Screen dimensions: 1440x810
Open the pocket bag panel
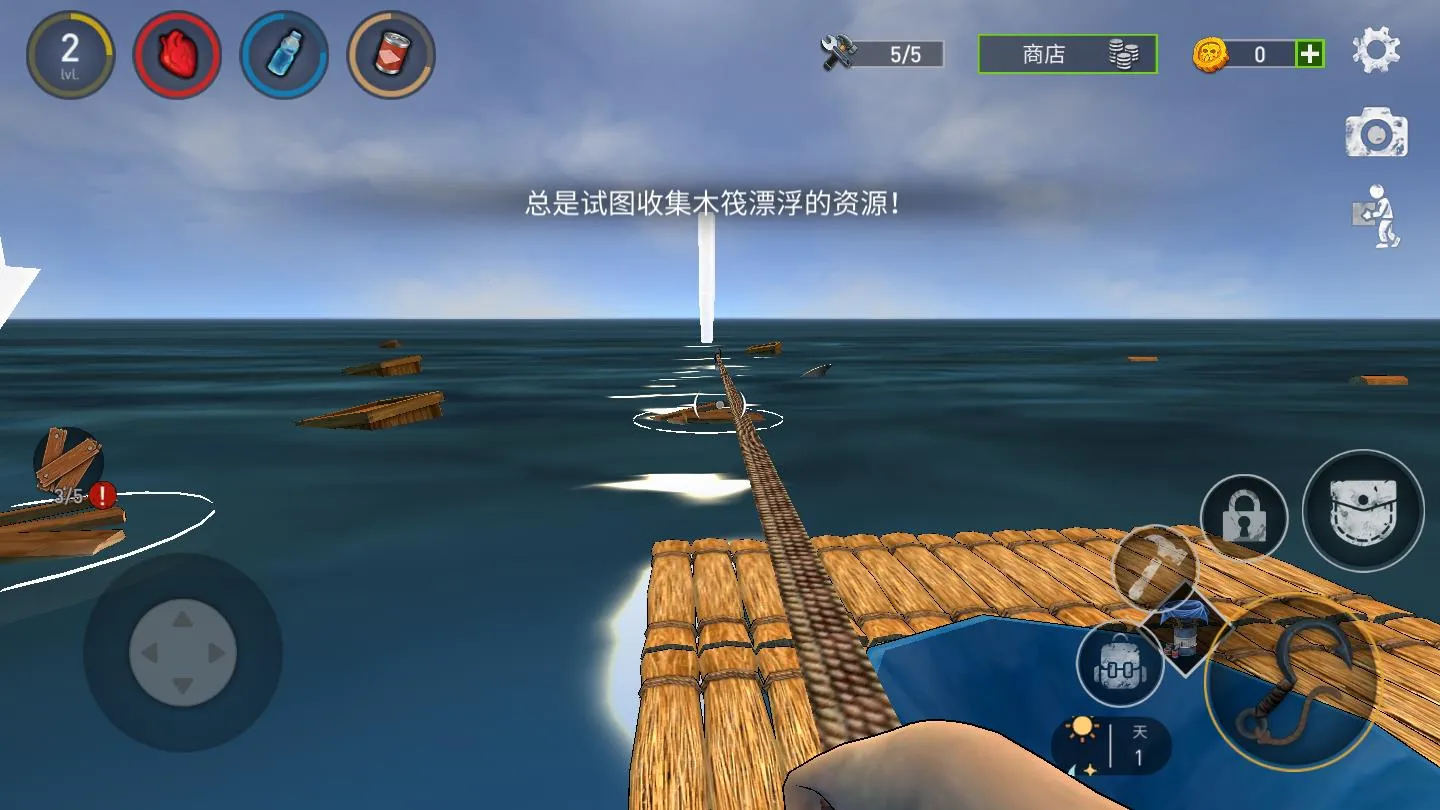(x=1364, y=510)
